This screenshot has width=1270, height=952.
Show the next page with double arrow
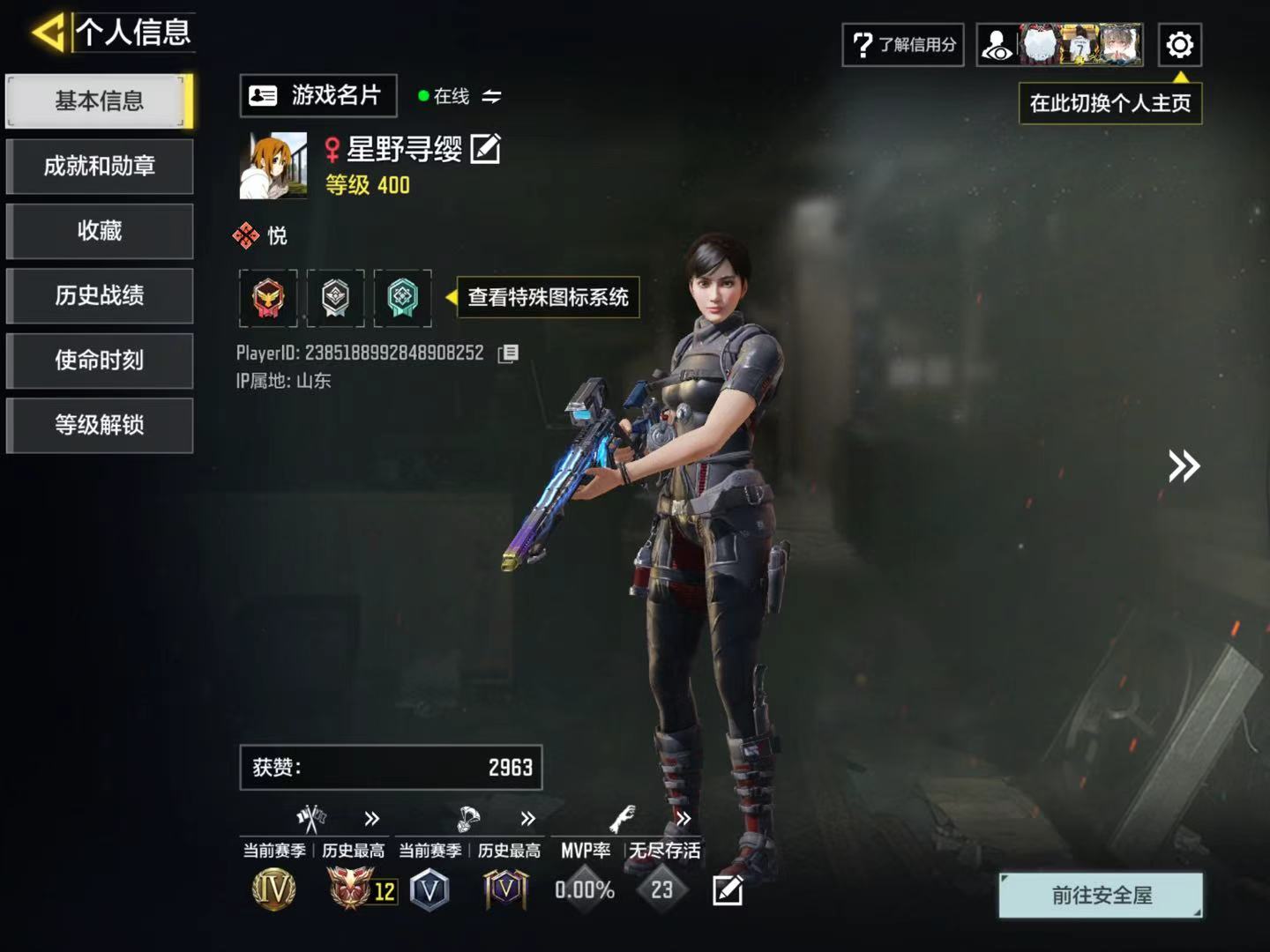coord(1184,465)
